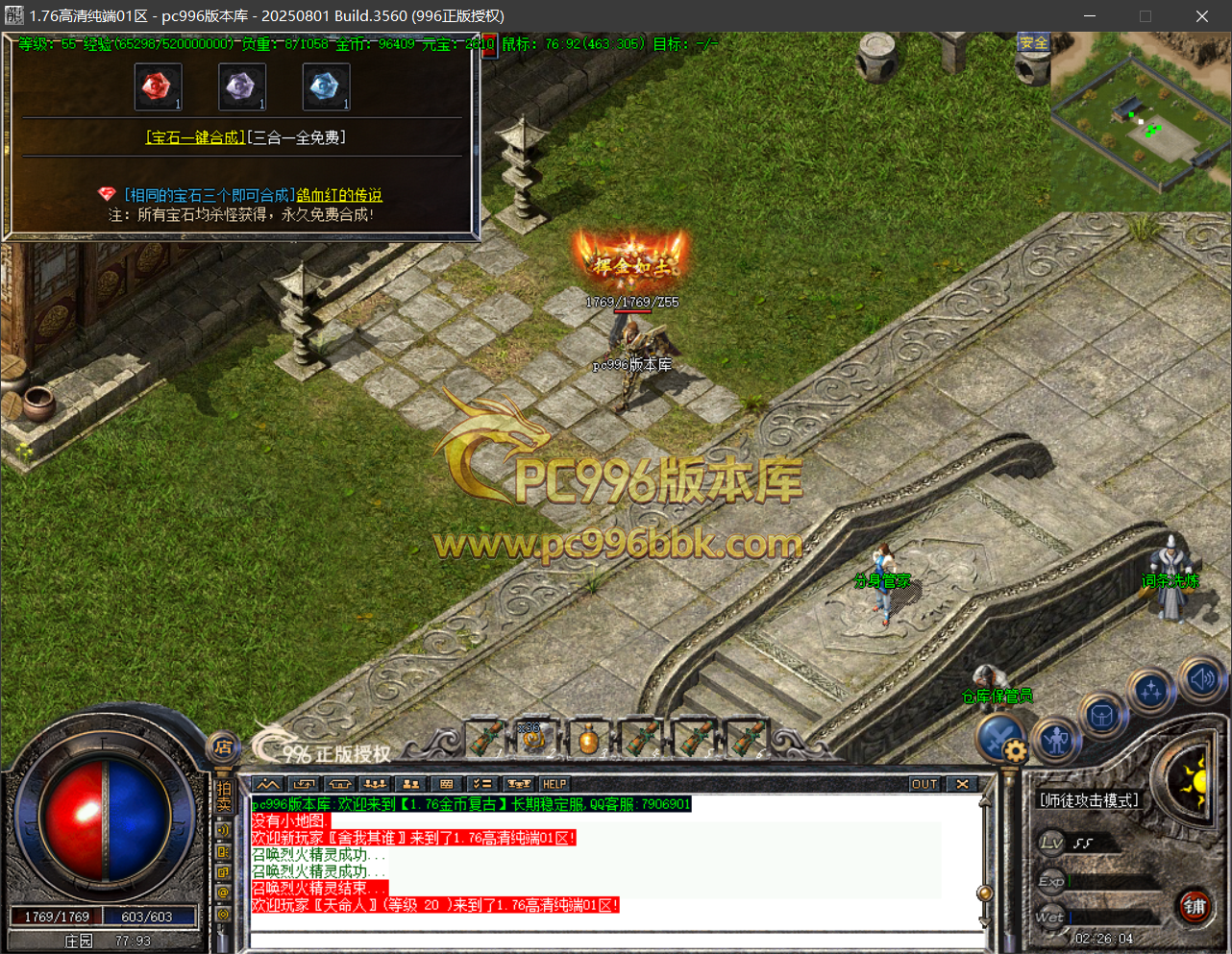Open the skills sparkle icon
This screenshot has width=1232, height=954.
click(1151, 691)
